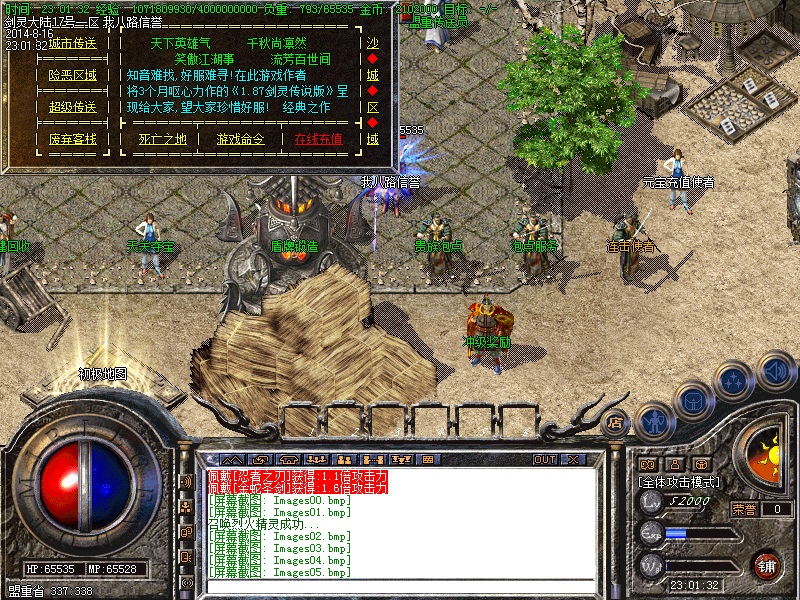Open the 城市传送 city teleport link
800x600 pixels.
73,44
